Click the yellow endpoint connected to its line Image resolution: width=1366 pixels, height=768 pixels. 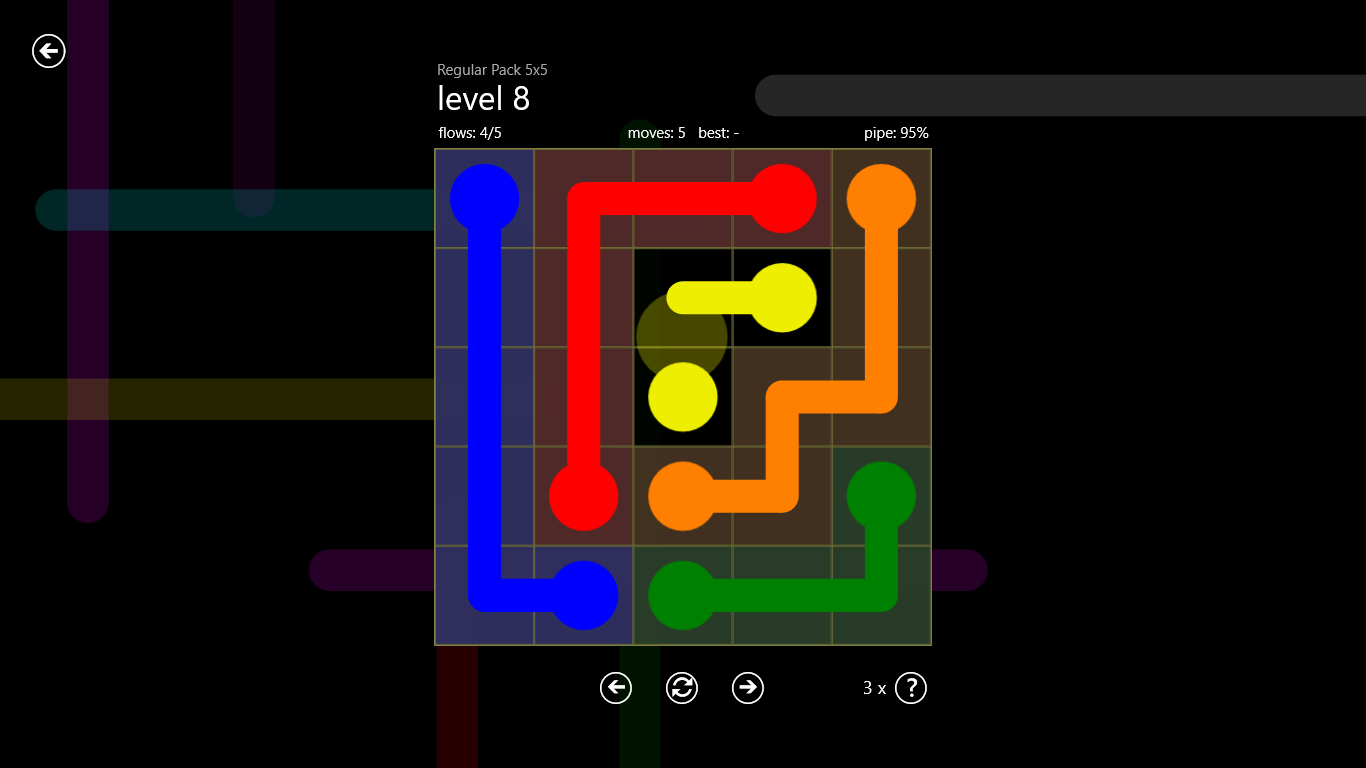782,298
